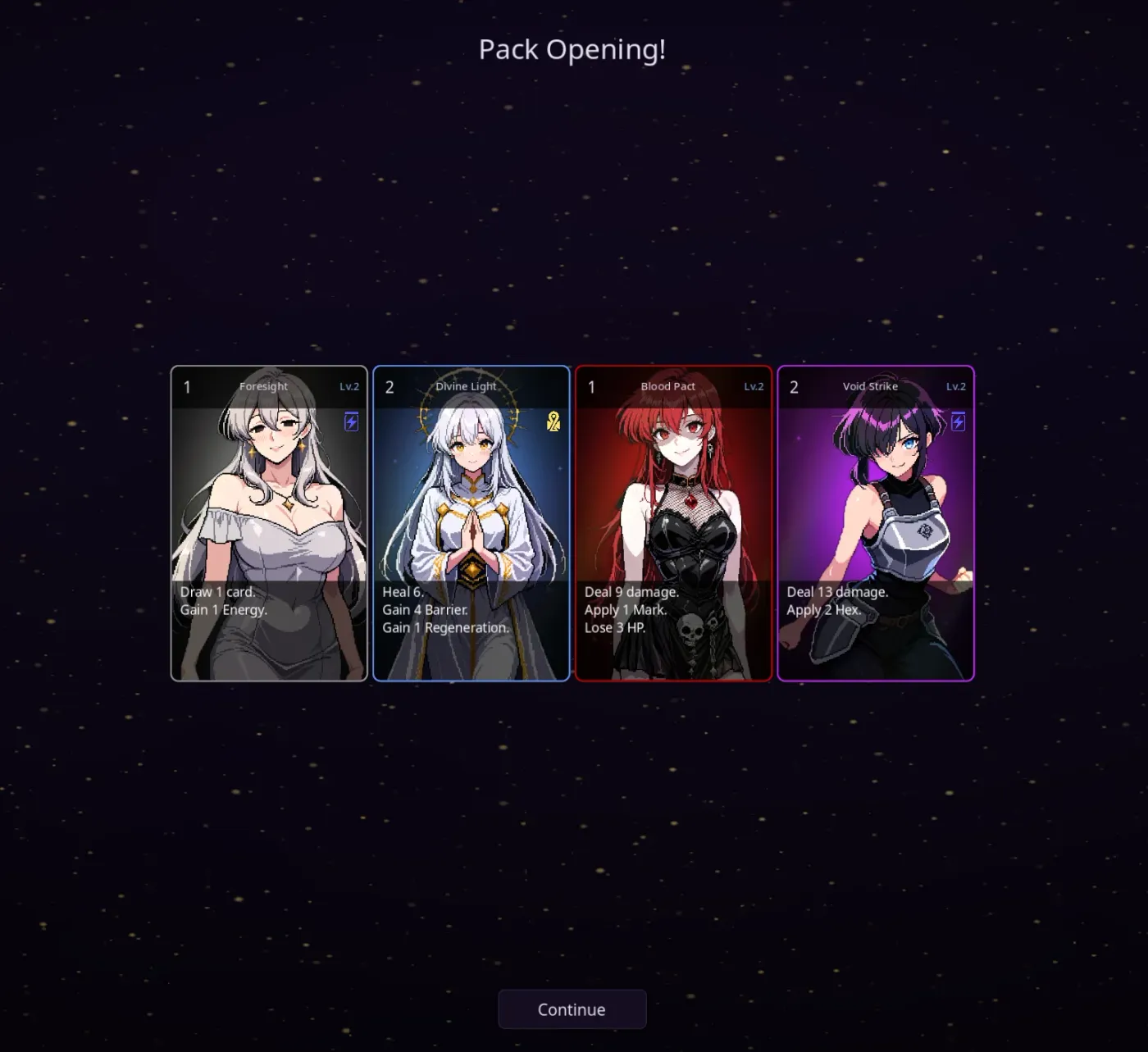This screenshot has width=1148, height=1052.
Task: Click the cost number 2 on Divine Light
Action: click(389, 386)
